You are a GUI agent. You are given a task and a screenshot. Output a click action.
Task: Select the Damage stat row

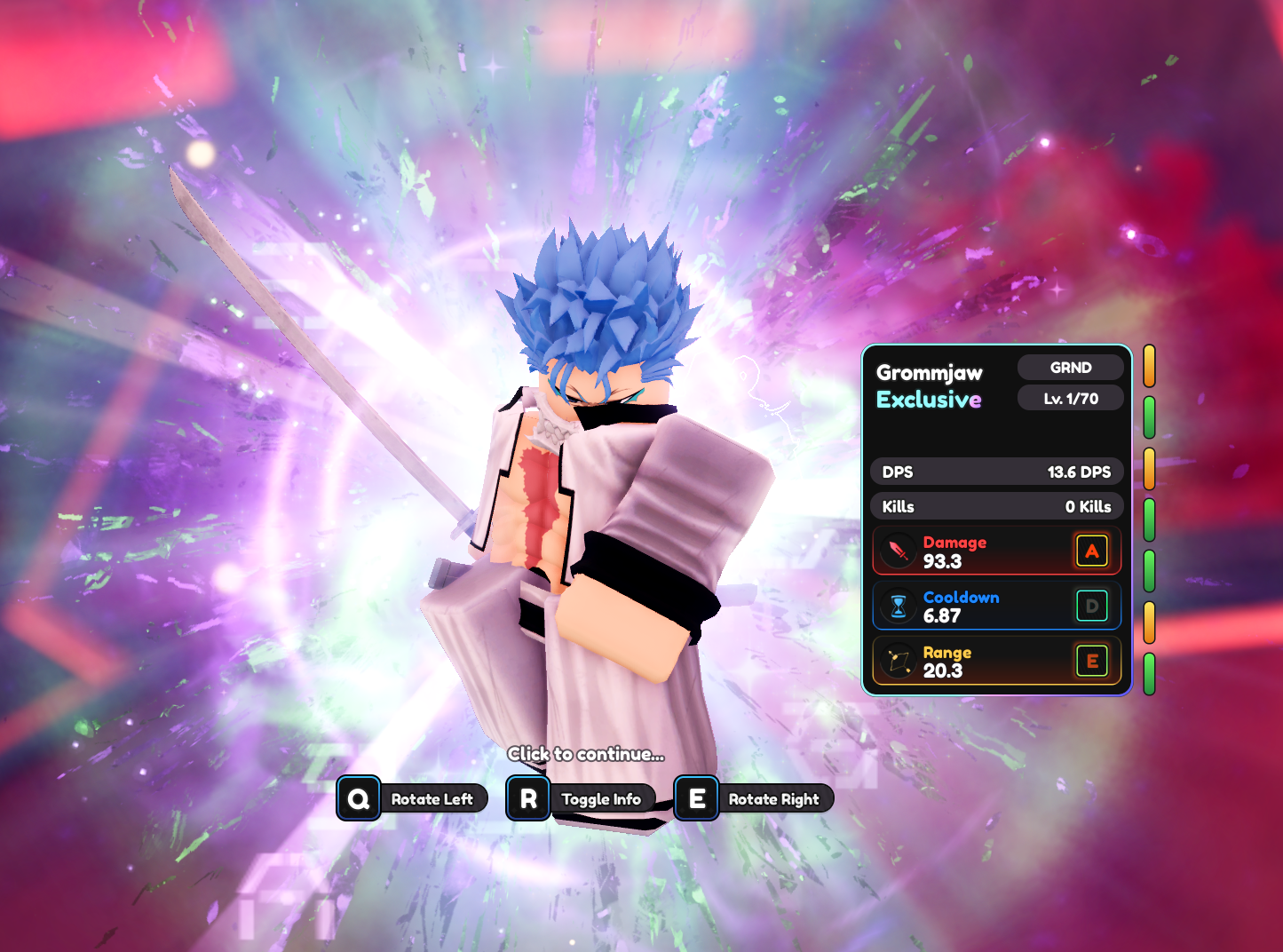tap(995, 551)
